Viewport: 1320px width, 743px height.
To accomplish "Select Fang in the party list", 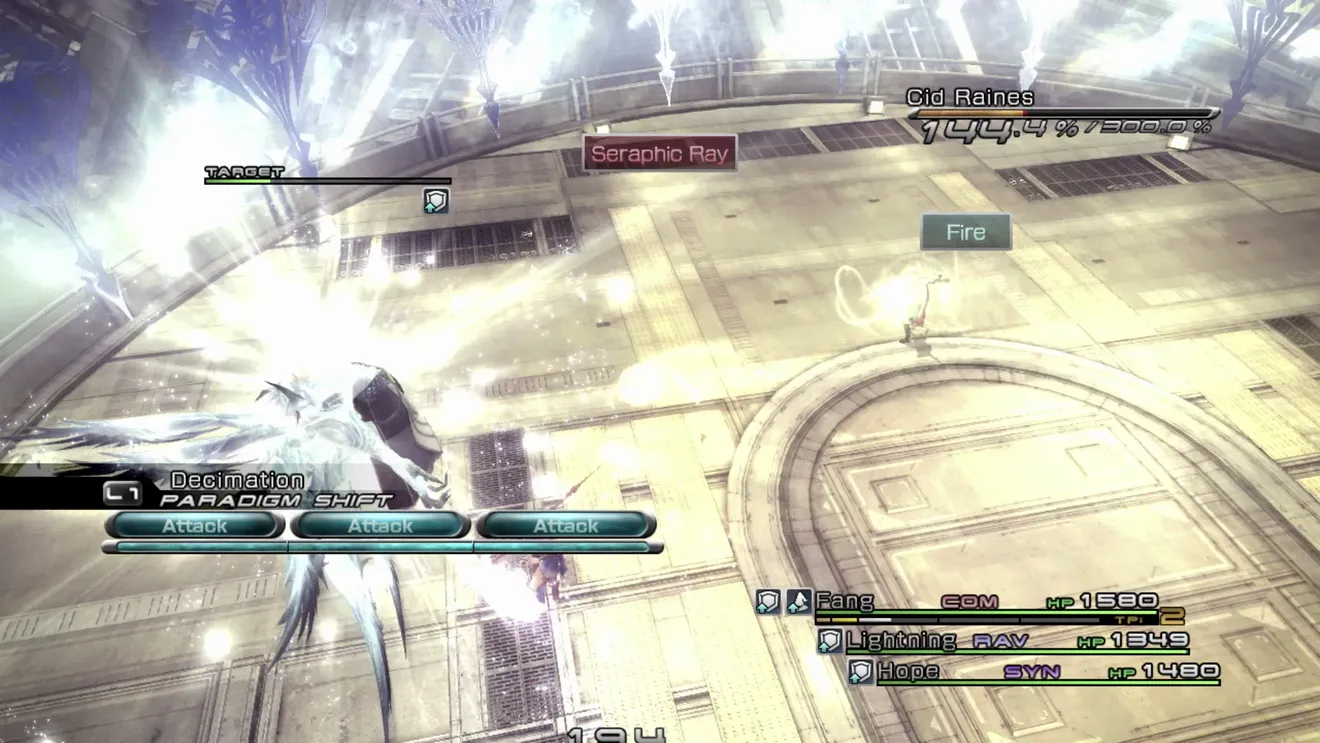I will [845, 601].
